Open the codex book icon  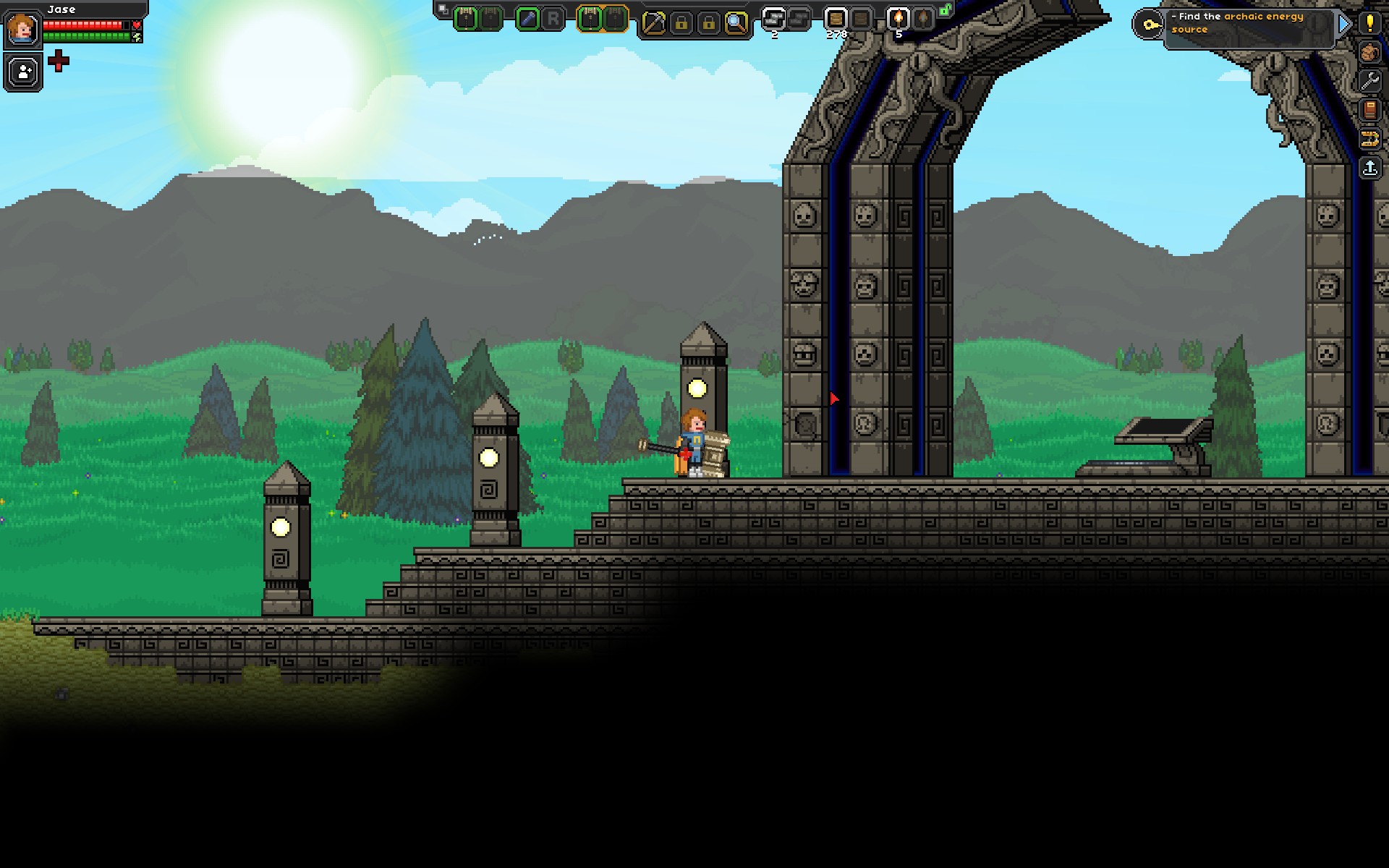click(x=1369, y=110)
